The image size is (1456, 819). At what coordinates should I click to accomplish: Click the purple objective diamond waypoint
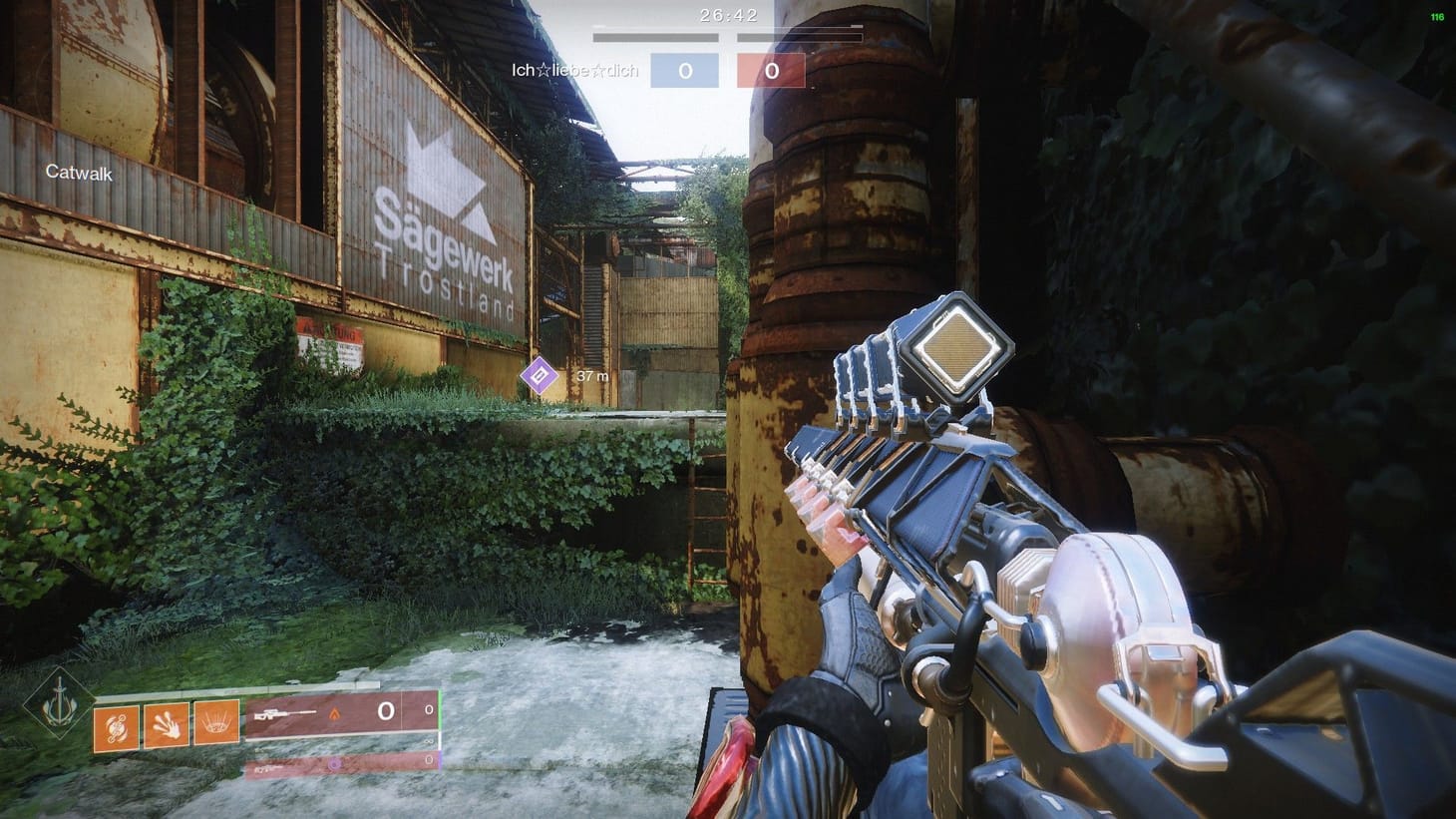click(539, 374)
